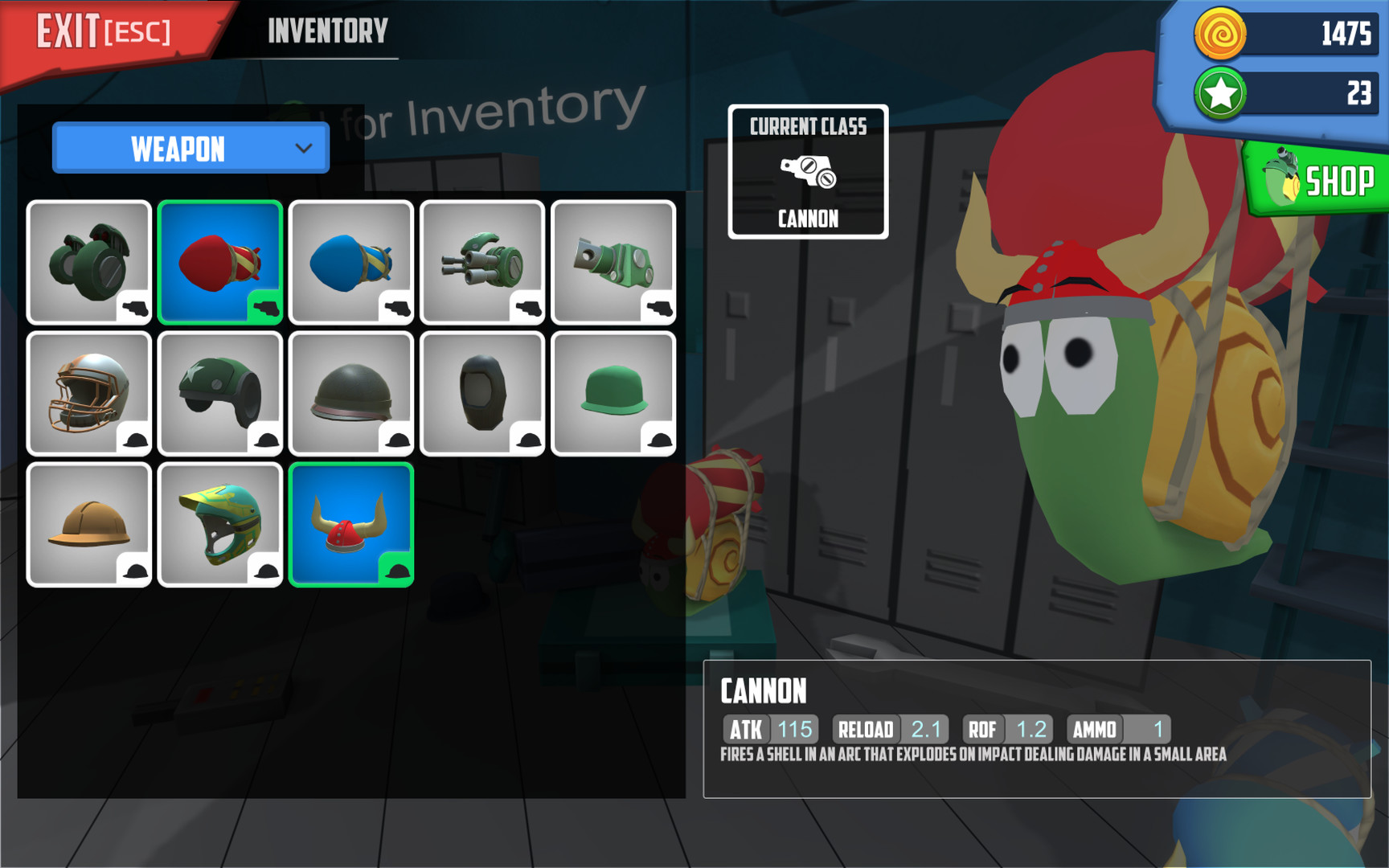Open the Weapon category dropdown

pyautogui.click(x=191, y=149)
